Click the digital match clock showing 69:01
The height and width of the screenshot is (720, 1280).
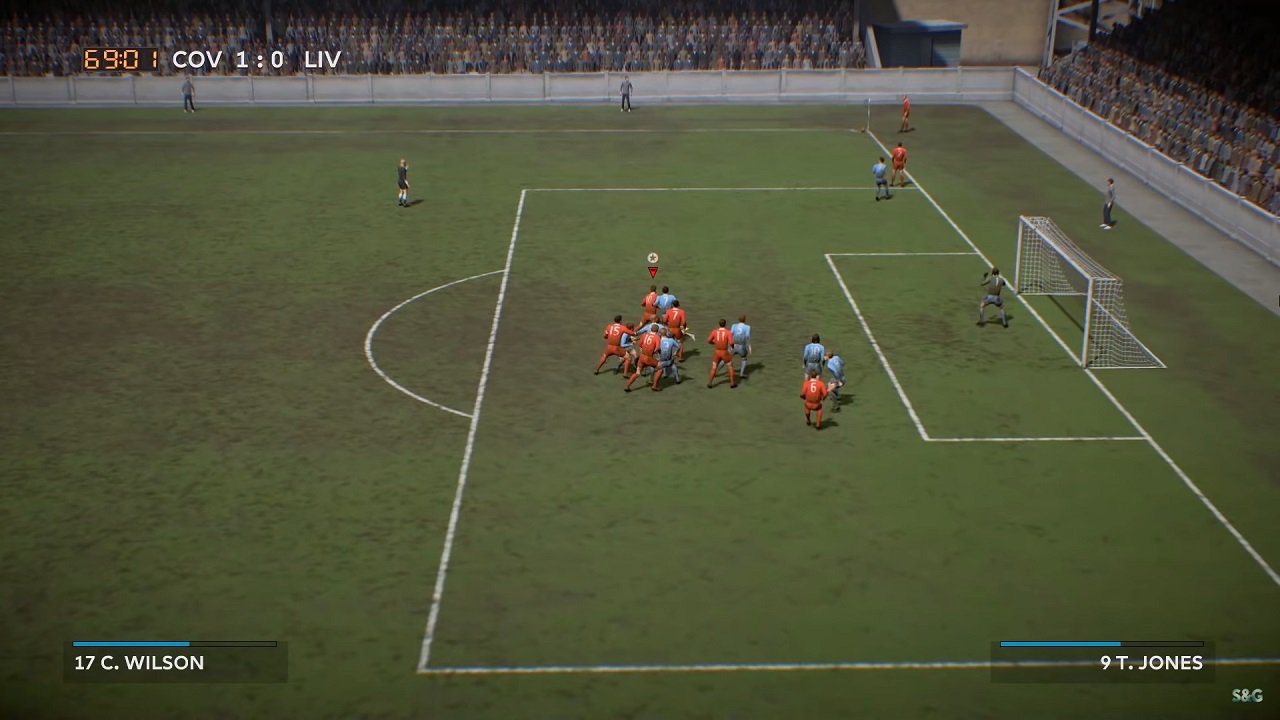121,59
